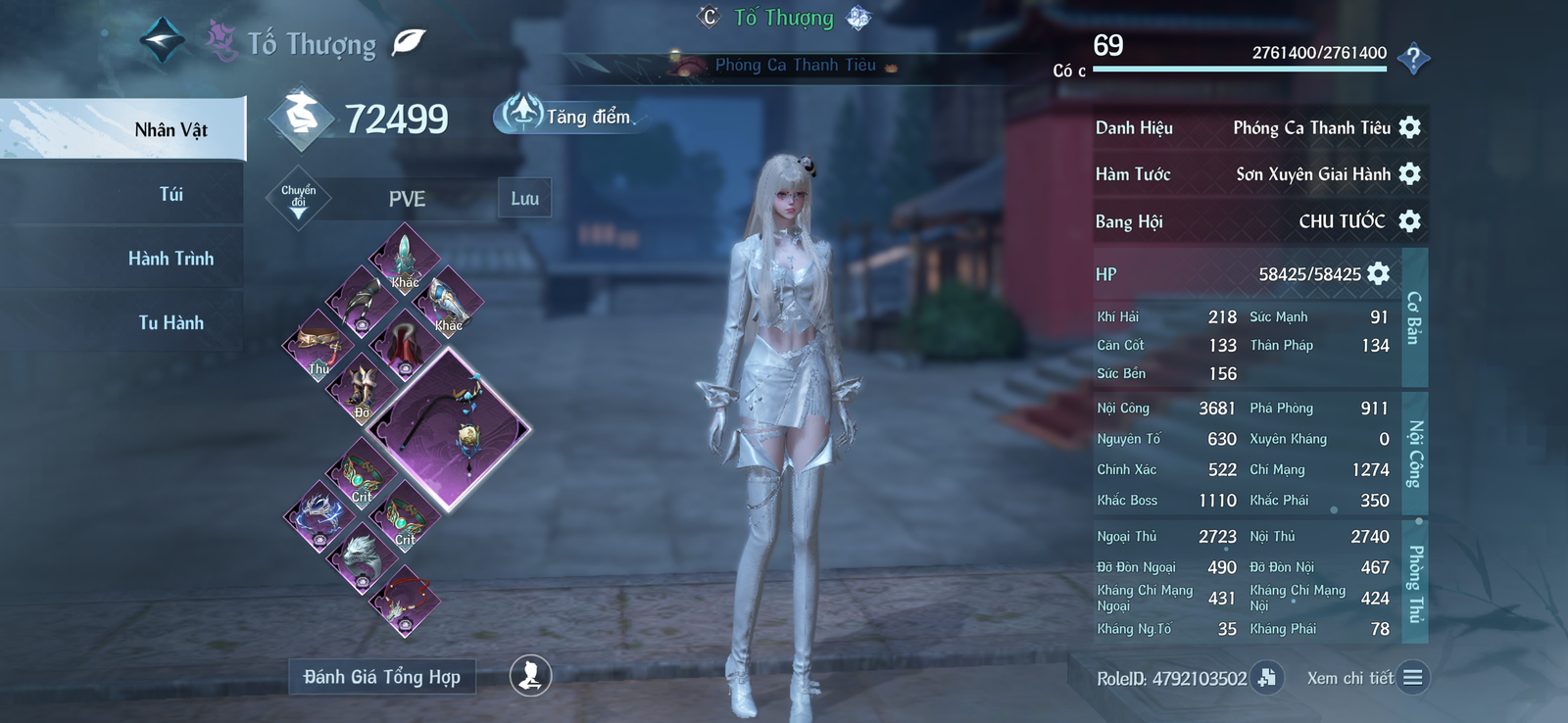
Task: Click the back diamond icon
Action: (162, 42)
